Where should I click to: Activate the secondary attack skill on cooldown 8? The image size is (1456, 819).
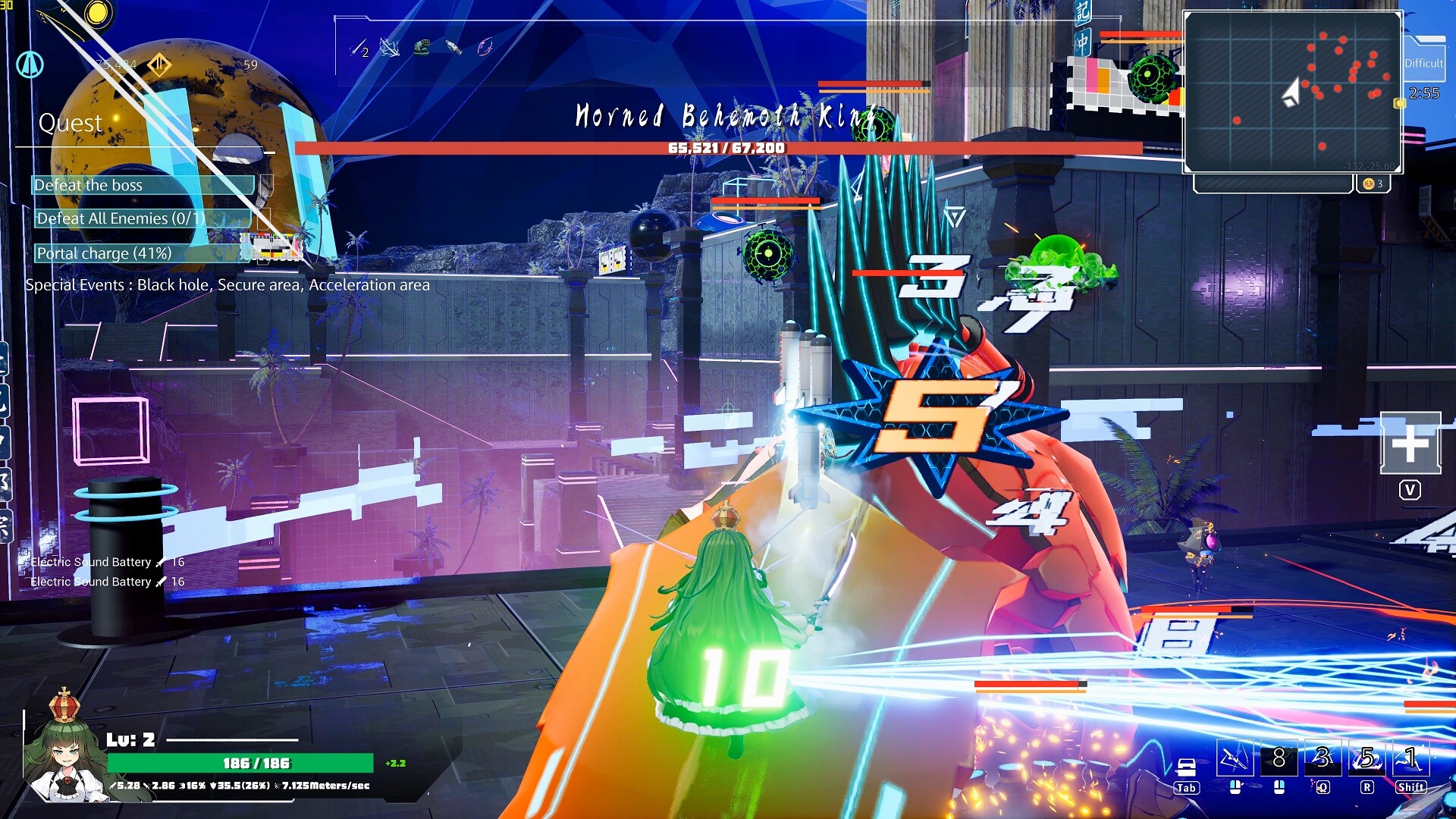coord(1279,758)
